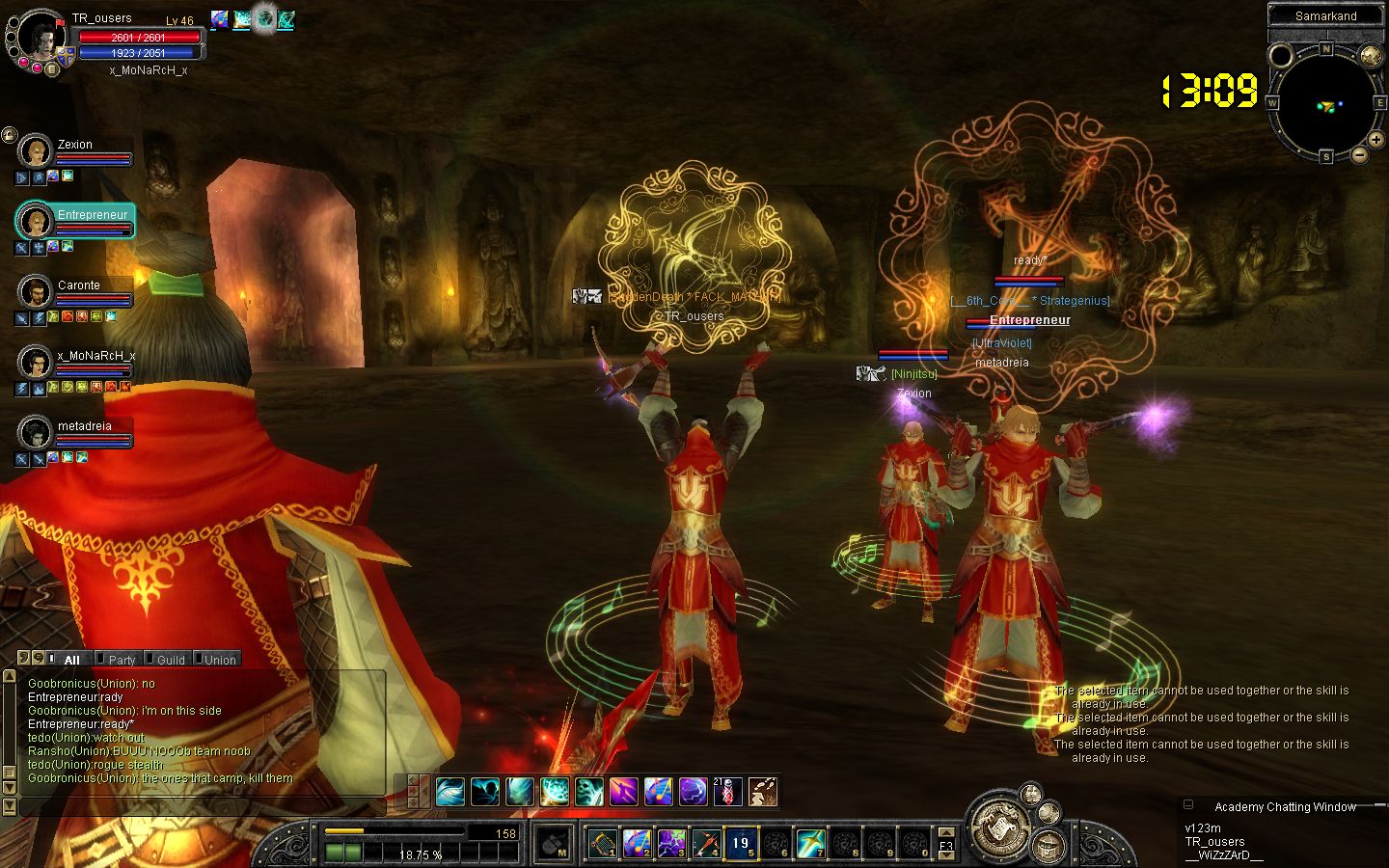
Task: Click the TR_ousers player portrait
Action: (x=41, y=37)
